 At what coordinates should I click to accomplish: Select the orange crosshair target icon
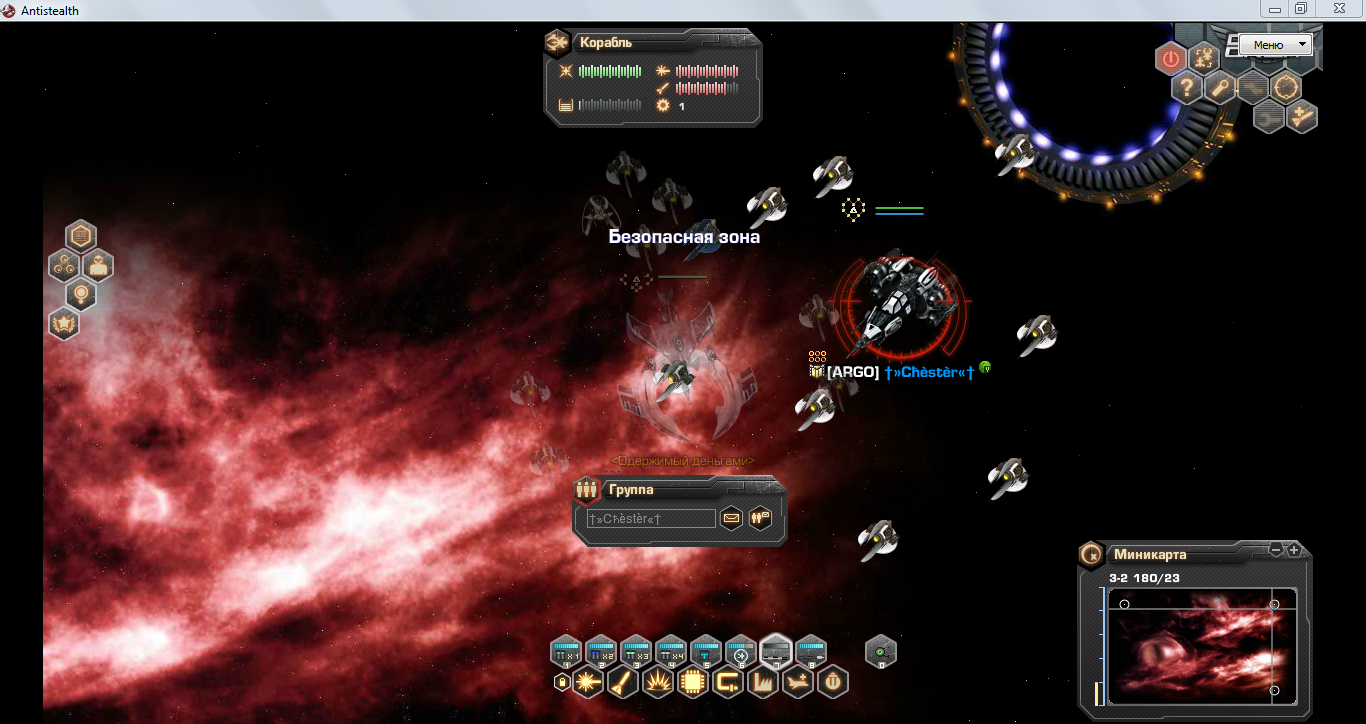(x=1286, y=87)
